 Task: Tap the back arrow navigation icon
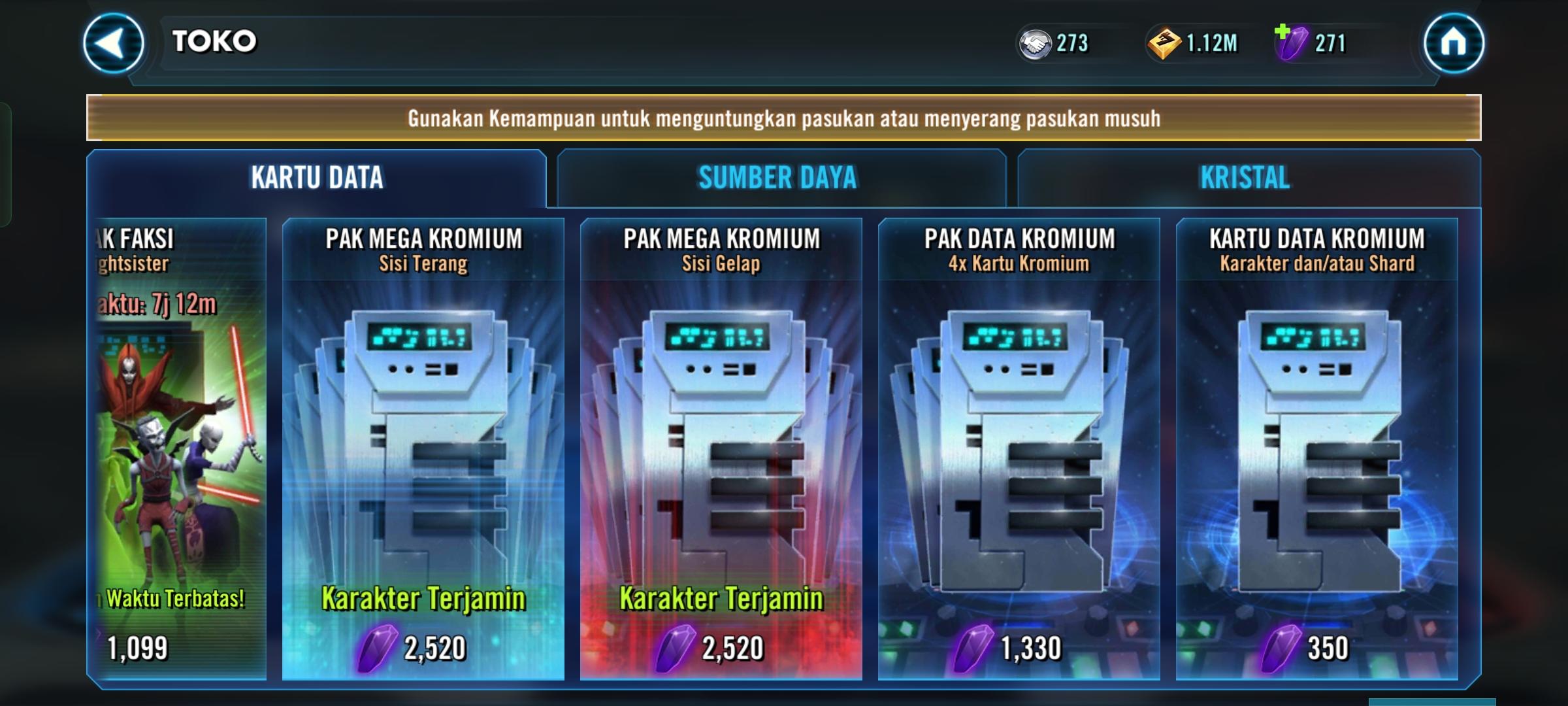tap(111, 44)
